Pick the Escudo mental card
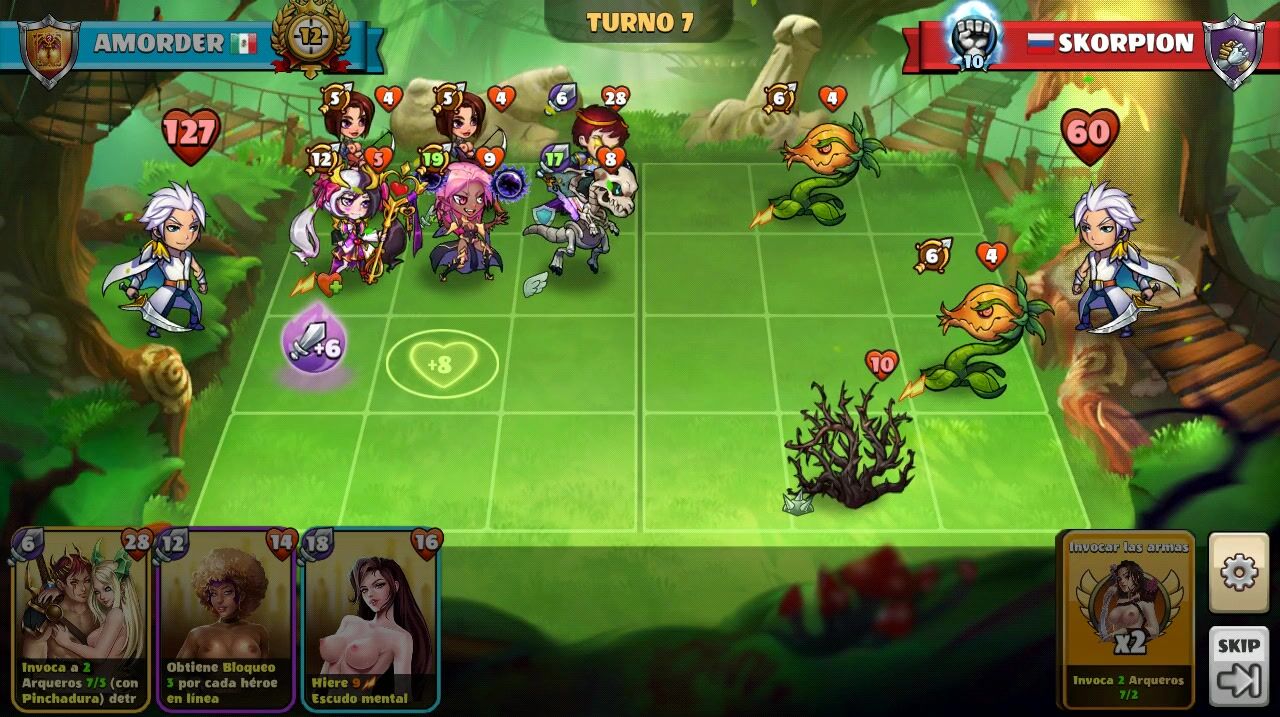Screen dimensions: 1280x717 coord(371,619)
